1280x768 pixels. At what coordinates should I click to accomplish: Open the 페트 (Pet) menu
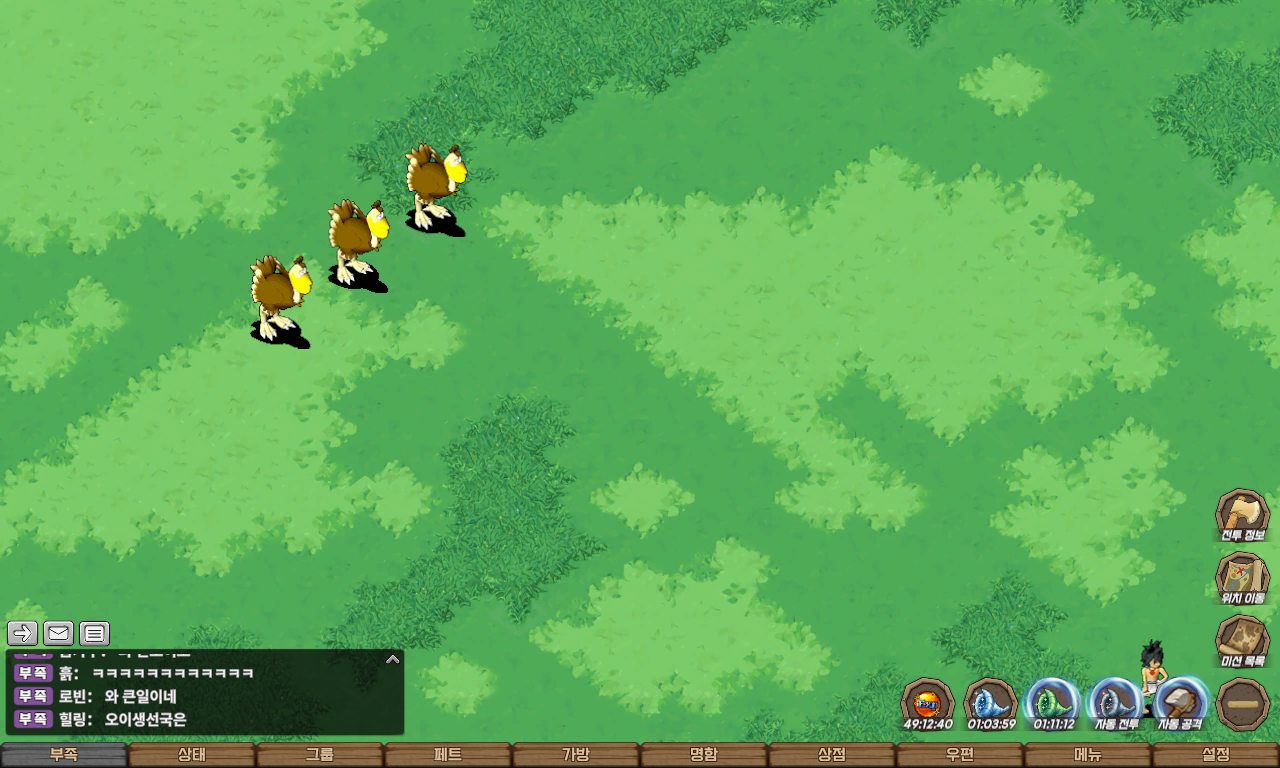pyautogui.click(x=448, y=755)
